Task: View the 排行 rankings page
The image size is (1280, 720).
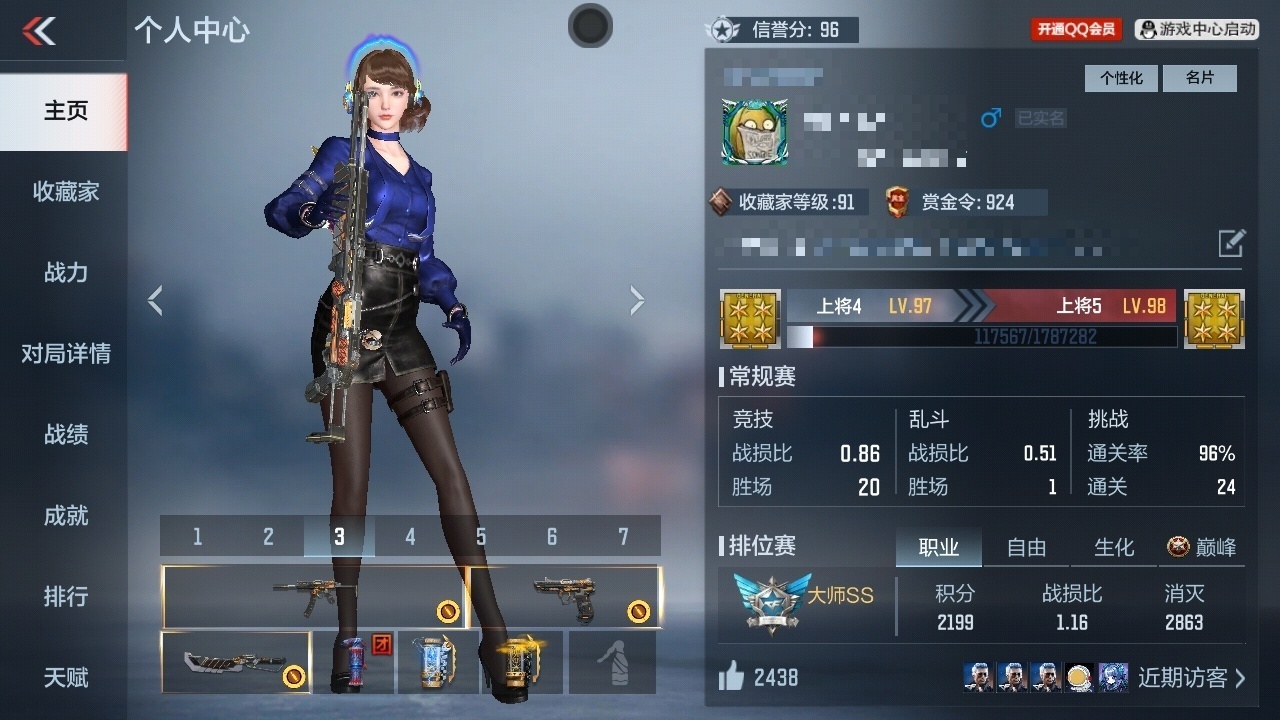Action: [65, 596]
